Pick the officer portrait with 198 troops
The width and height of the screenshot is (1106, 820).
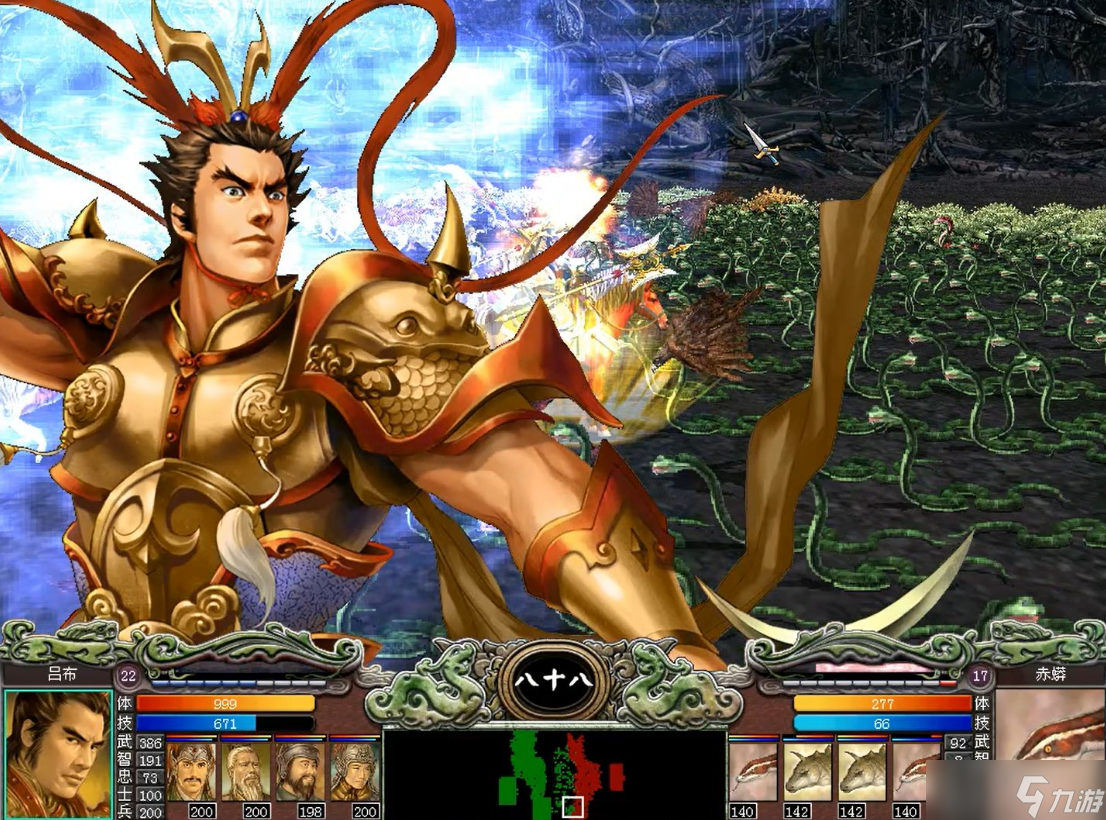(x=301, y=770)
